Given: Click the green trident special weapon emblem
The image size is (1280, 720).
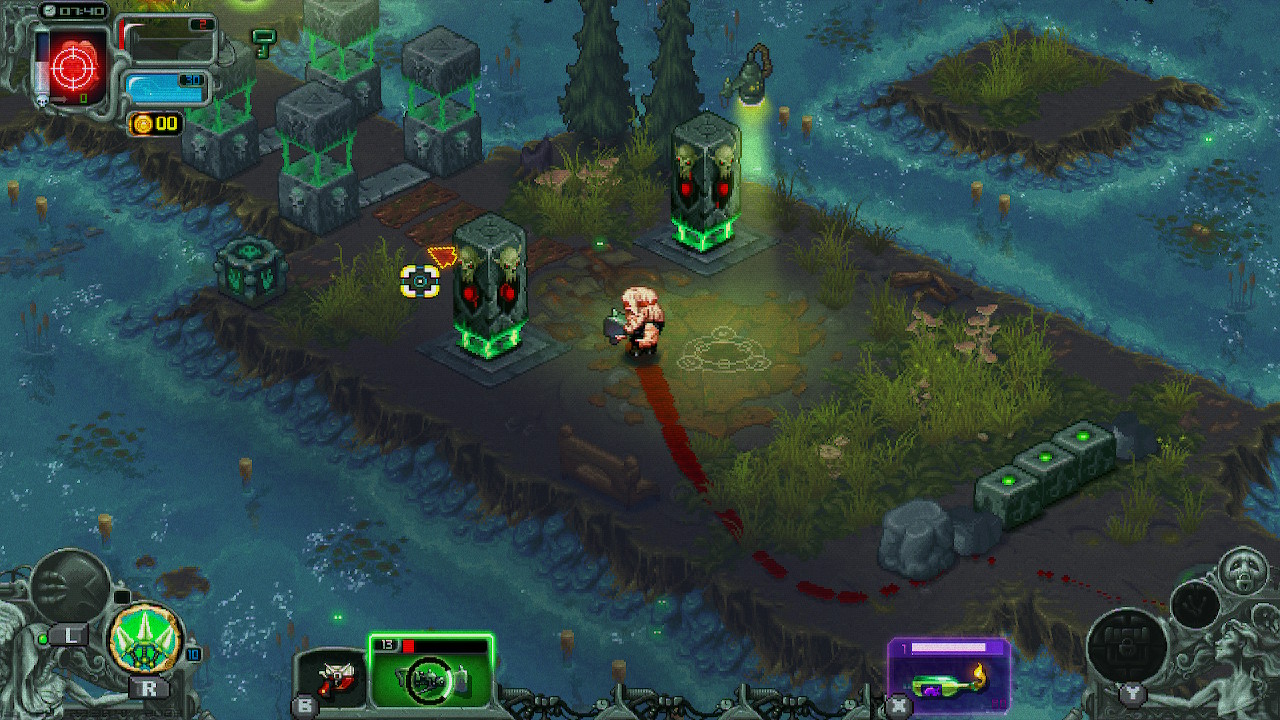Looking at the screenshot, I should (144, 637).
